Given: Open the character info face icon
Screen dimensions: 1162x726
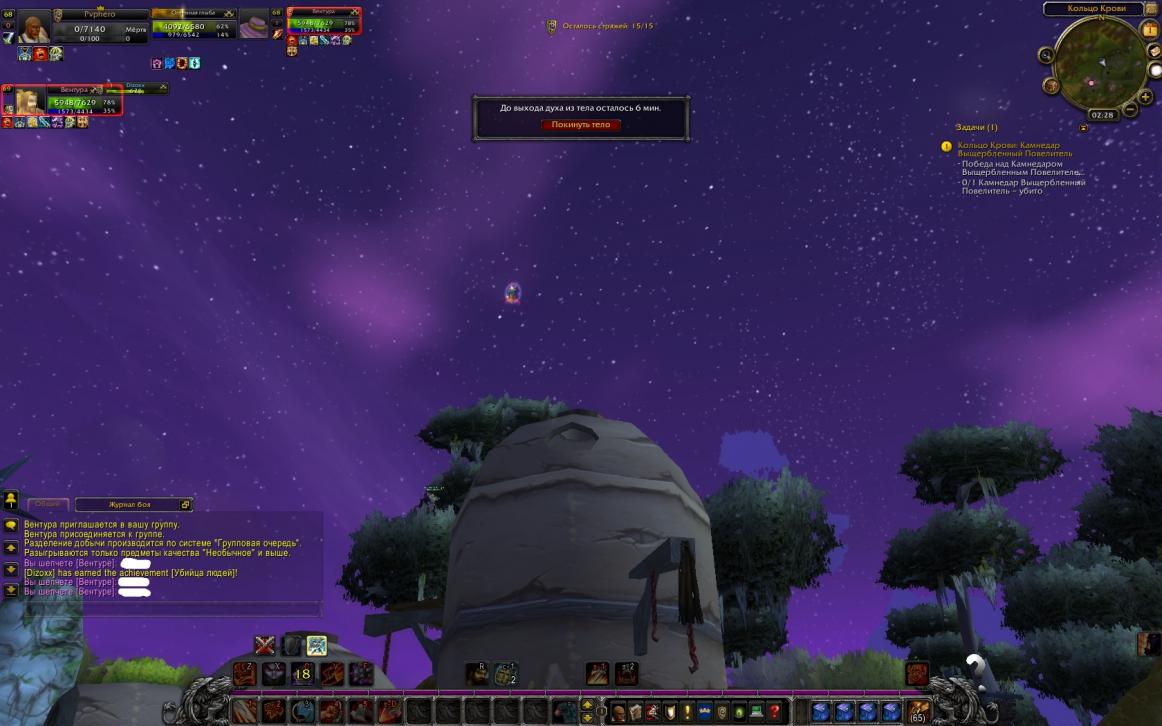Looking at the screenshot, I should [618, 712].
